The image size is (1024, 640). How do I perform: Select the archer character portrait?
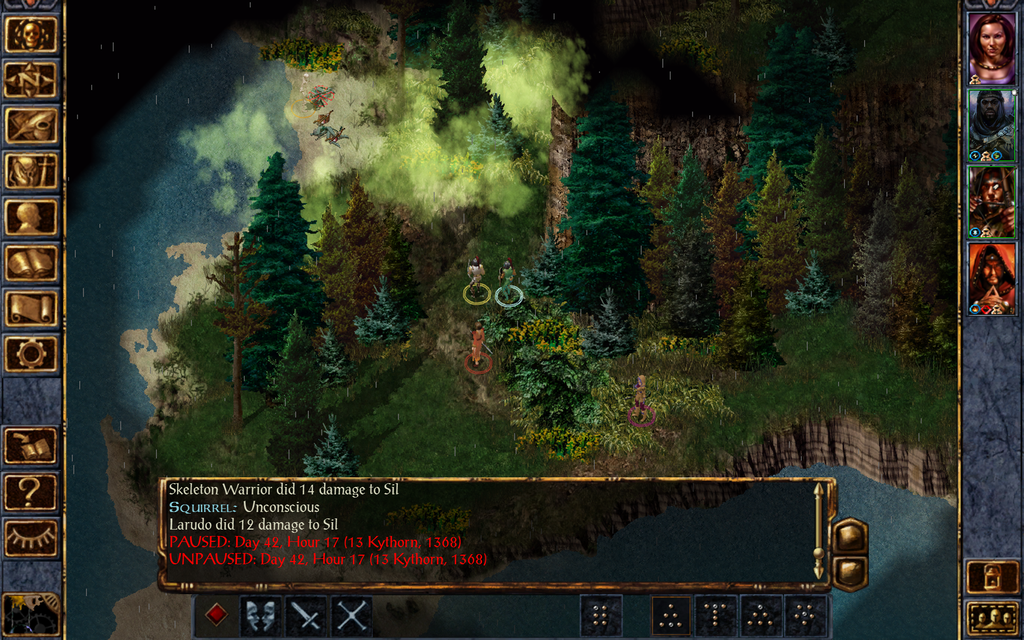click(991, 201)
